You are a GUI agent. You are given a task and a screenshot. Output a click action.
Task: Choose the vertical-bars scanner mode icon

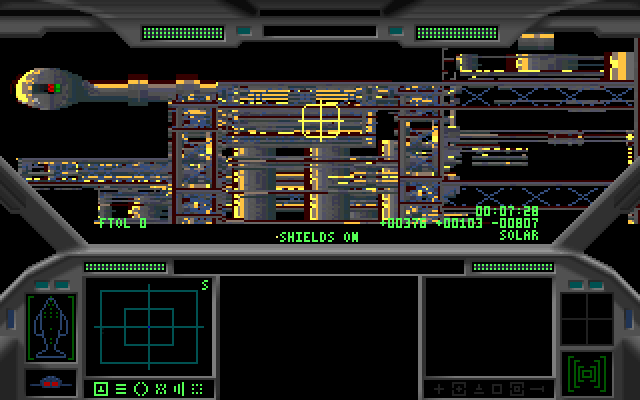pyautogui.click(x=179, y=388)
